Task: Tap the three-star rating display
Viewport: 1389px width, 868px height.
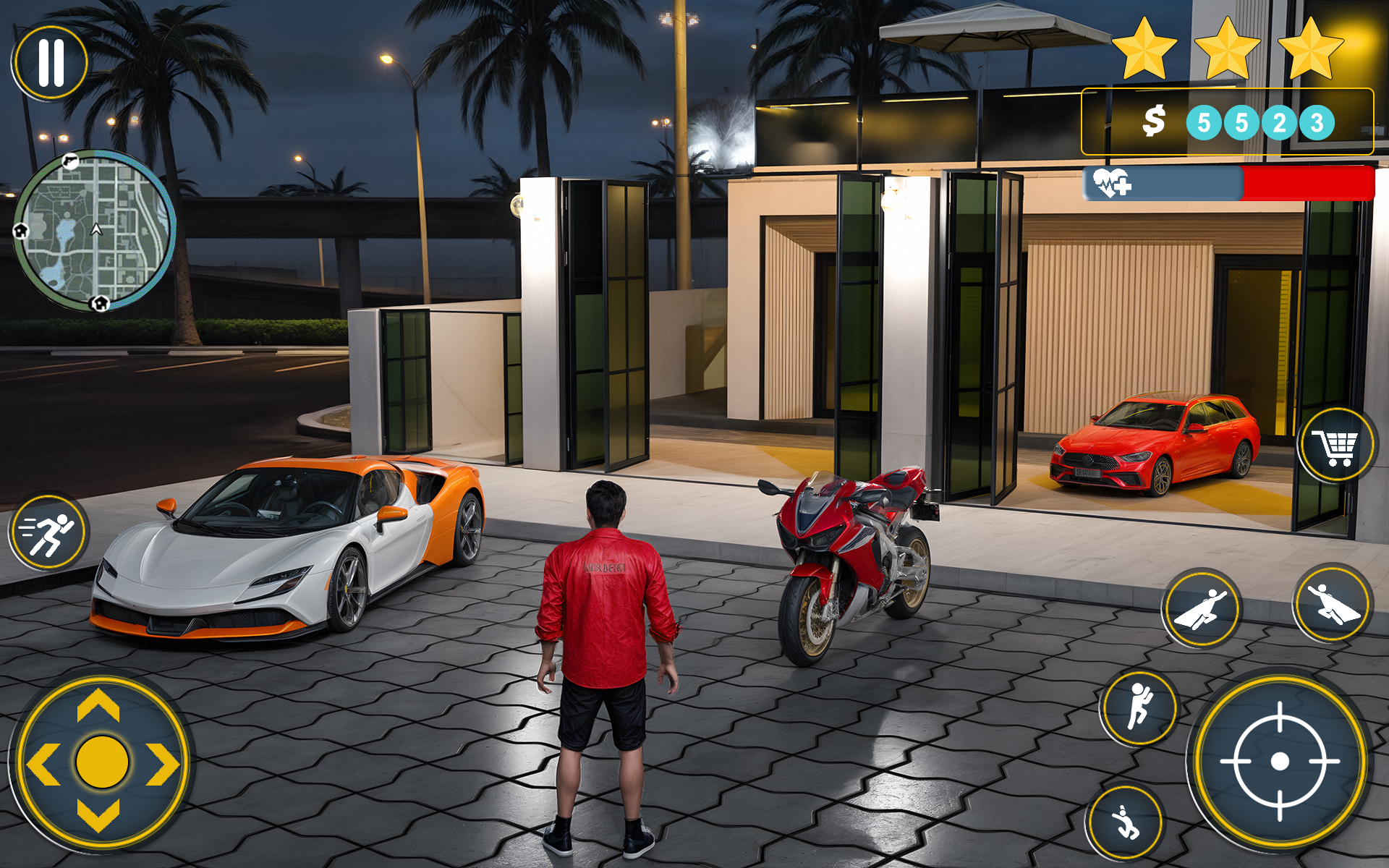Action: pyautogui.click(x=1228, y=51)
